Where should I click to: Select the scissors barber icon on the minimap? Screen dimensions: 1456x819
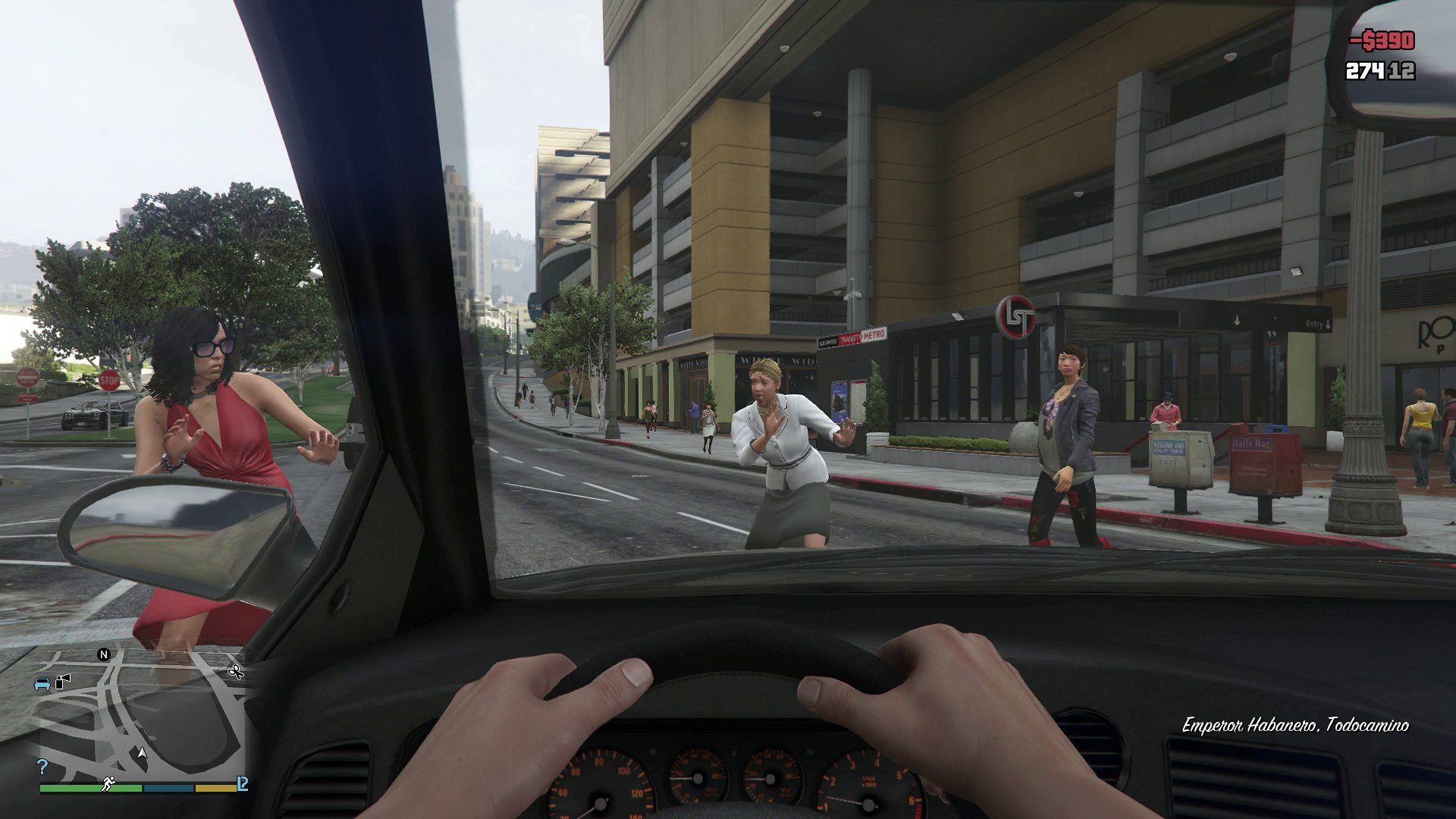click(236, 673)
